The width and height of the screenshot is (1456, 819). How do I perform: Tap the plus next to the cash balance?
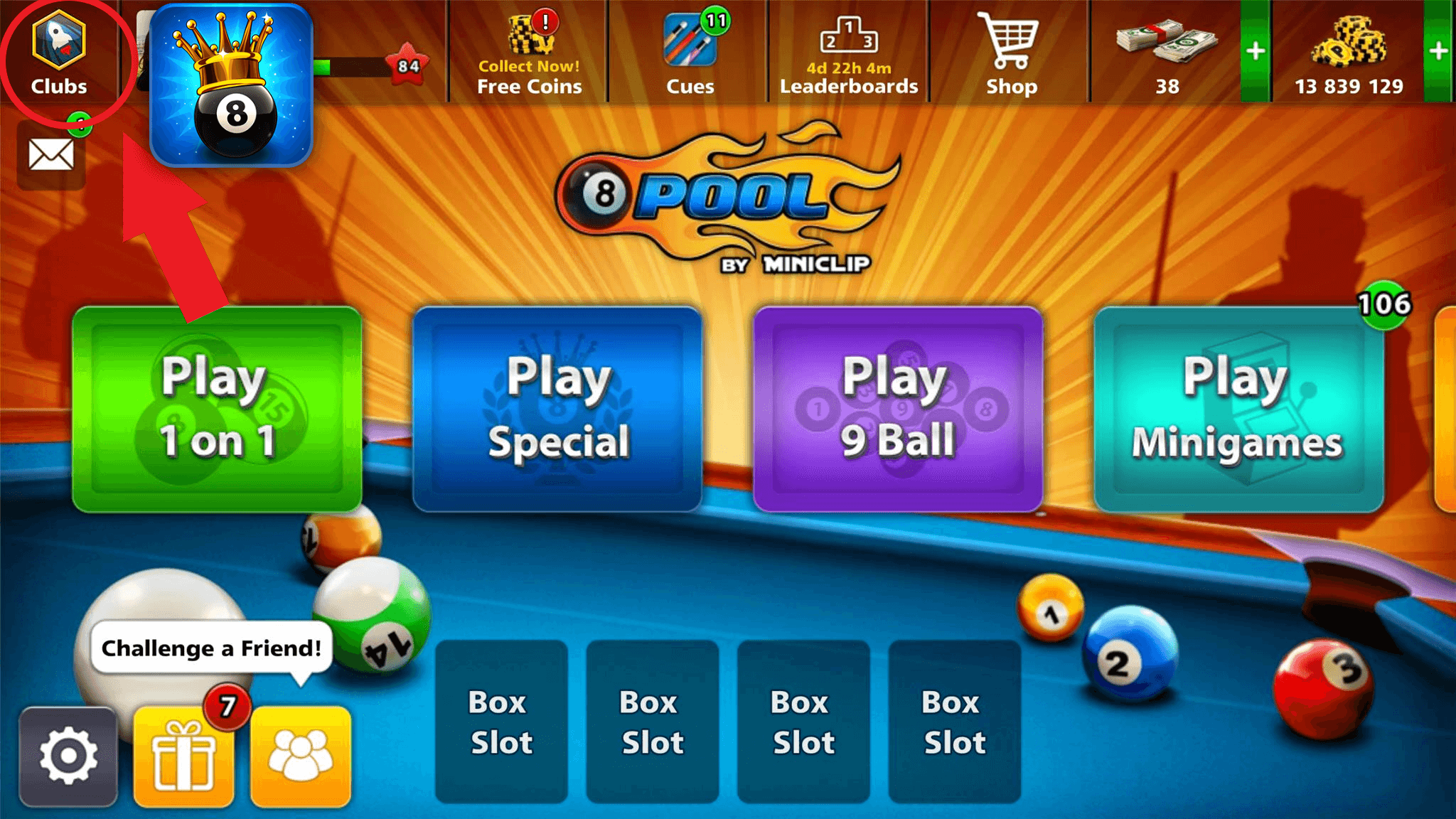[x=1256, y=50]
